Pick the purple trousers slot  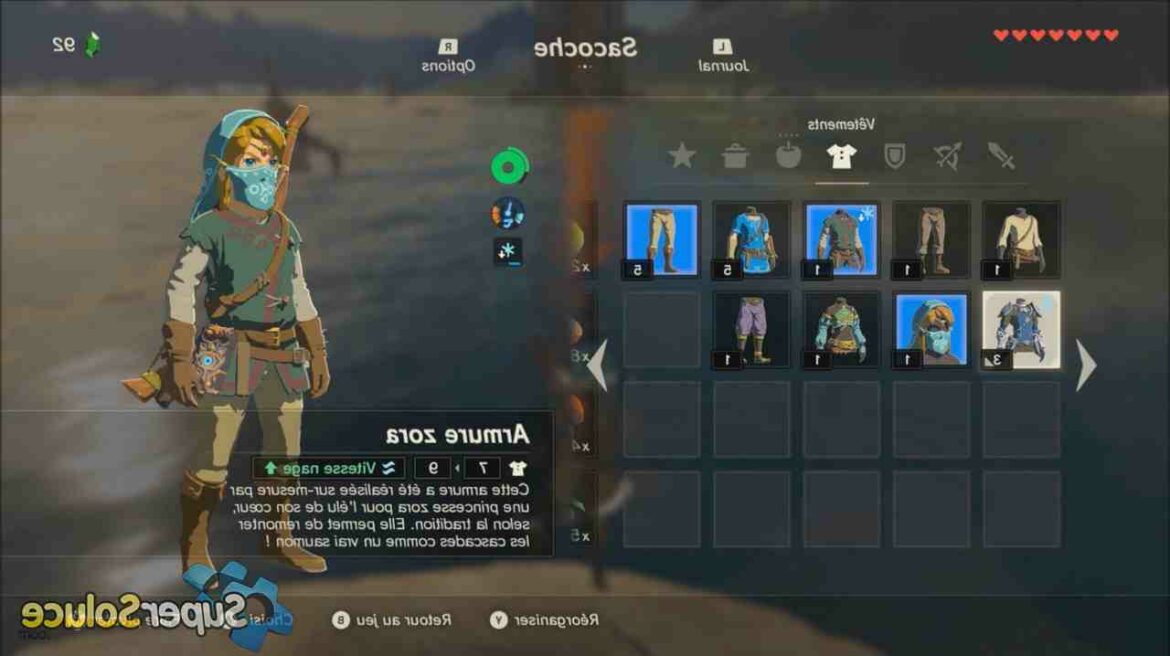click(x=751, y=330)
